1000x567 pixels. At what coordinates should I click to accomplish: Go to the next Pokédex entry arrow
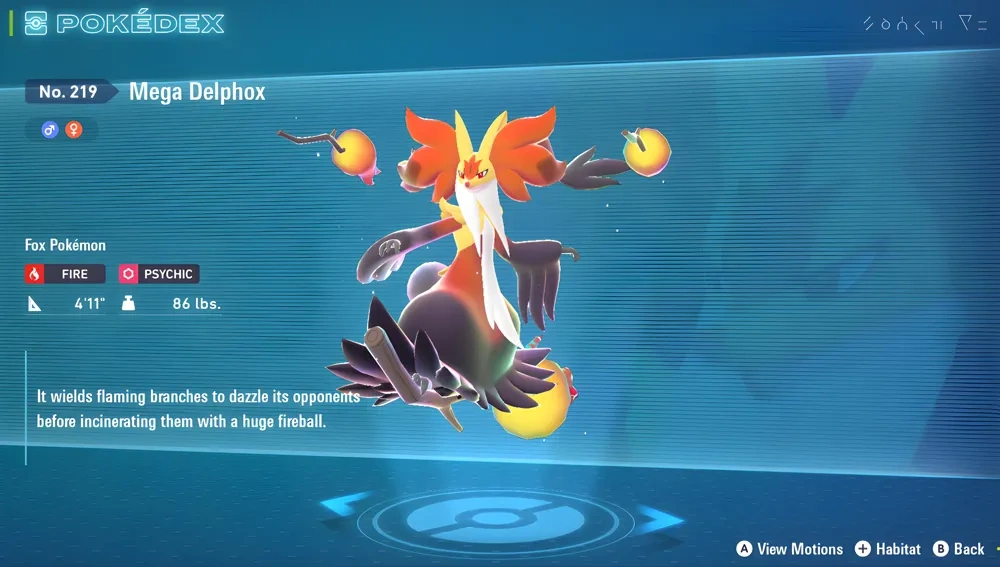pos(659,518)
